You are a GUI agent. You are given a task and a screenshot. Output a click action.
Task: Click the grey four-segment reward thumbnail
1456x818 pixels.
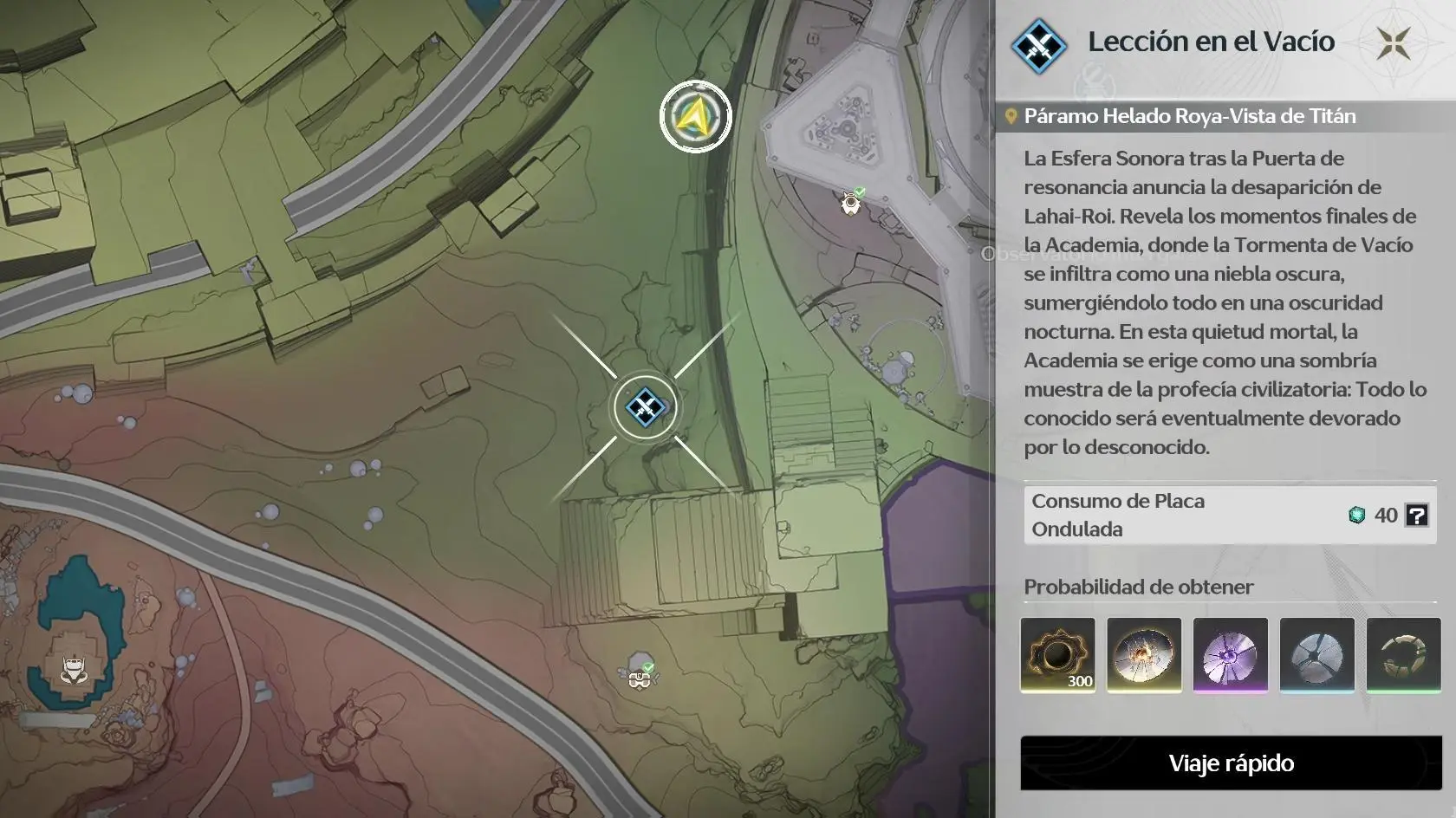point(1317,656)
